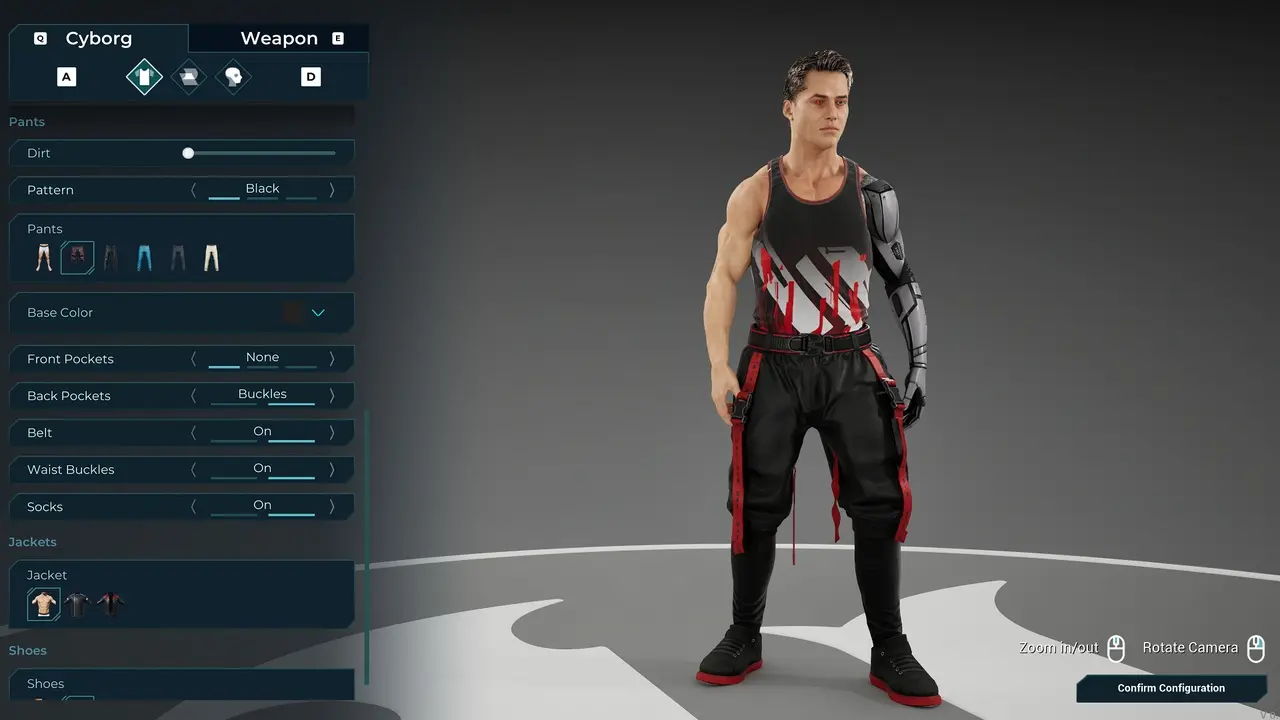
Task: Click the Front Pockets next arrow
Action: (332, 359)
